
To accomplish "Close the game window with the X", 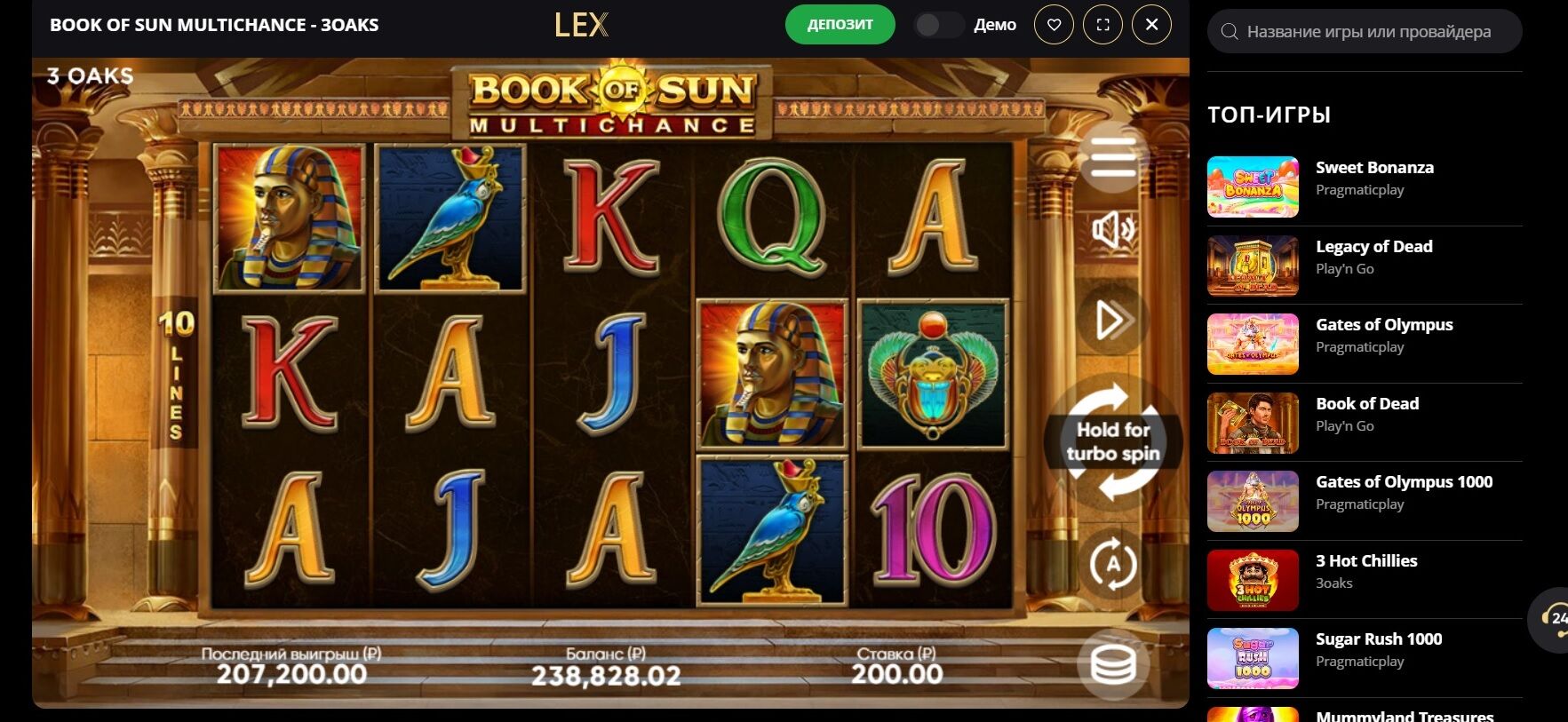I will 1151,25.
